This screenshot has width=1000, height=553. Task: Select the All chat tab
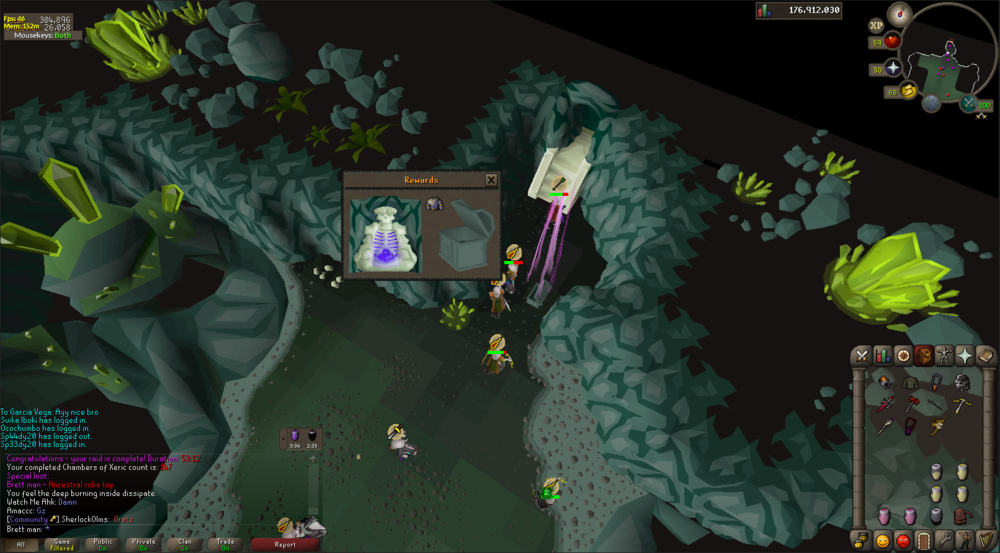pos(20,544)
